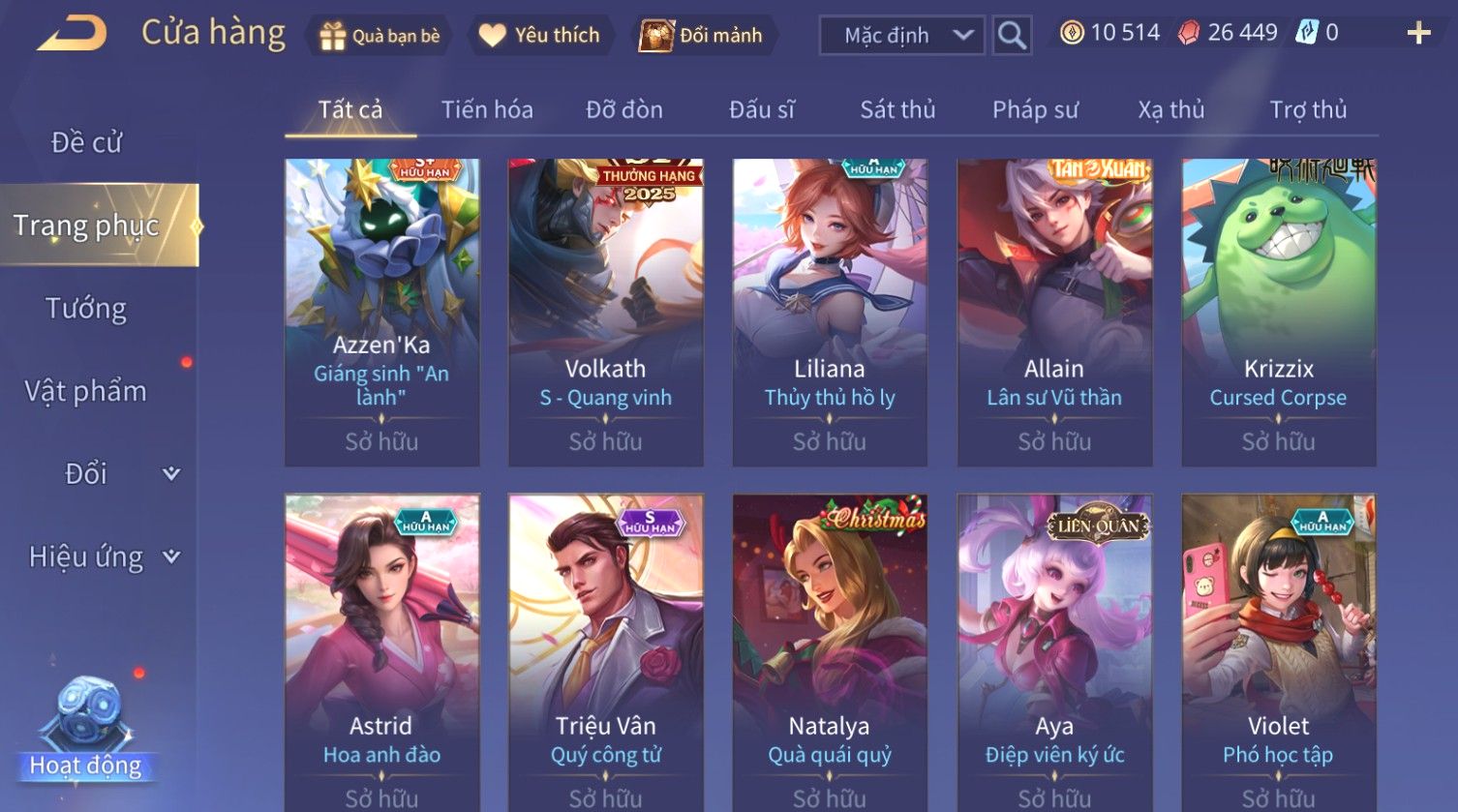Open the Yêu thích favorites list
1458x812 pixels.
pos(540,36)
